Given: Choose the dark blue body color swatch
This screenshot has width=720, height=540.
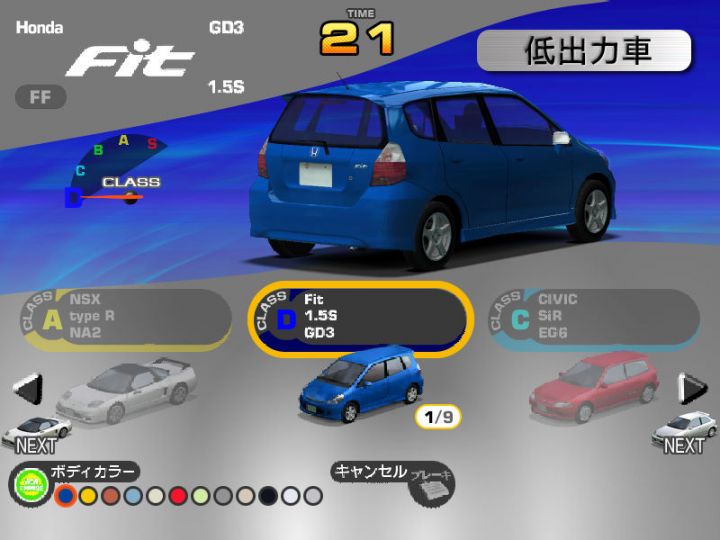Looking at the screenshot, I should (65, 496).
